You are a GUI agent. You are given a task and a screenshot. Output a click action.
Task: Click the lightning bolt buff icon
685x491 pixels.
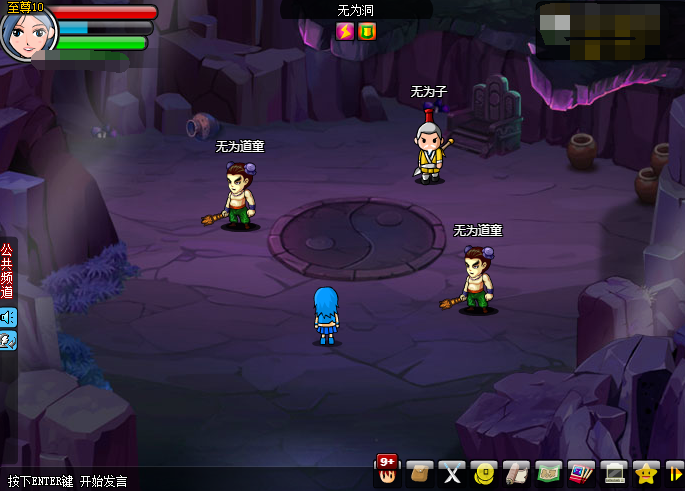point(345,31)
